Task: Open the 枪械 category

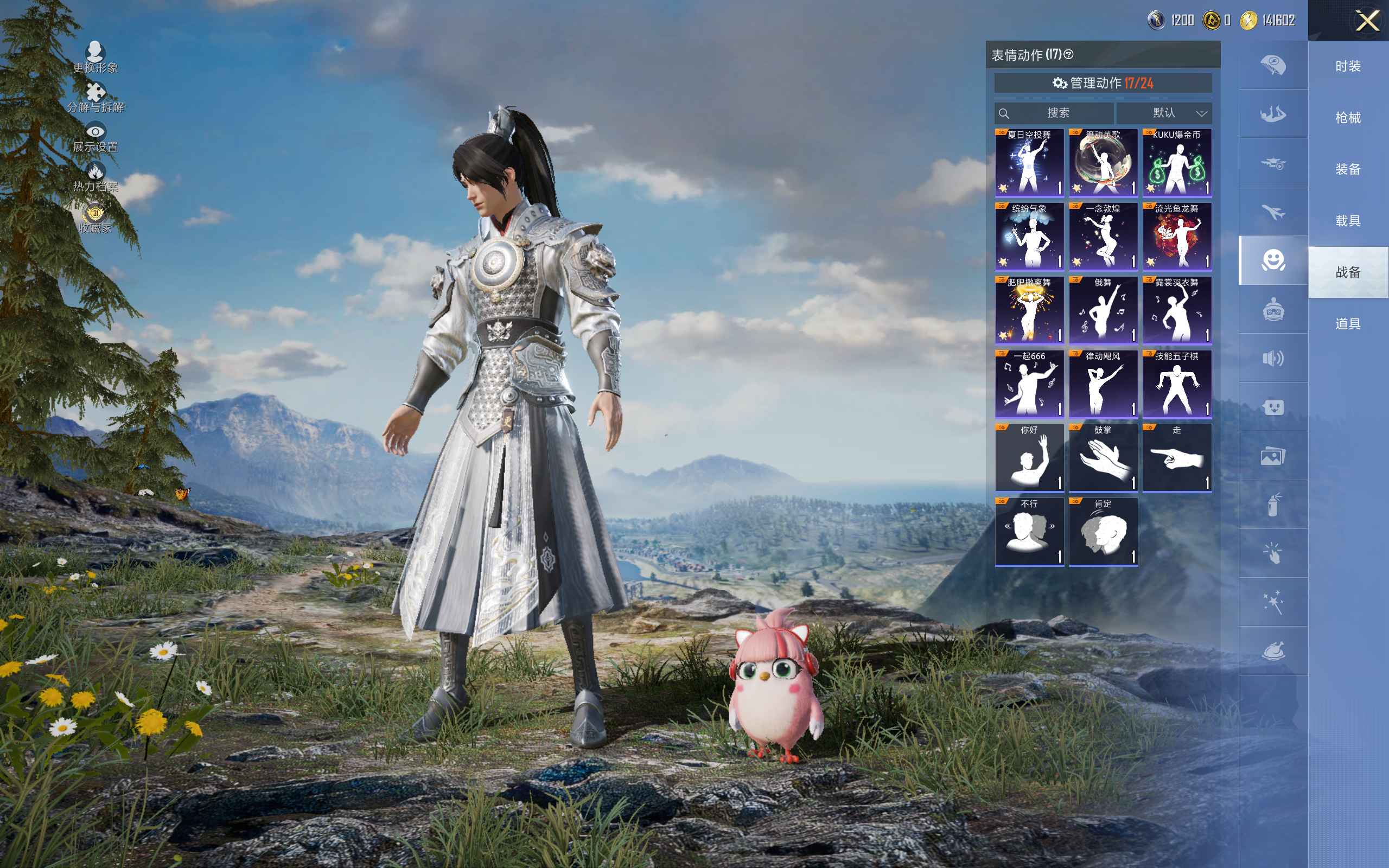Action: tap(1348, 118)
